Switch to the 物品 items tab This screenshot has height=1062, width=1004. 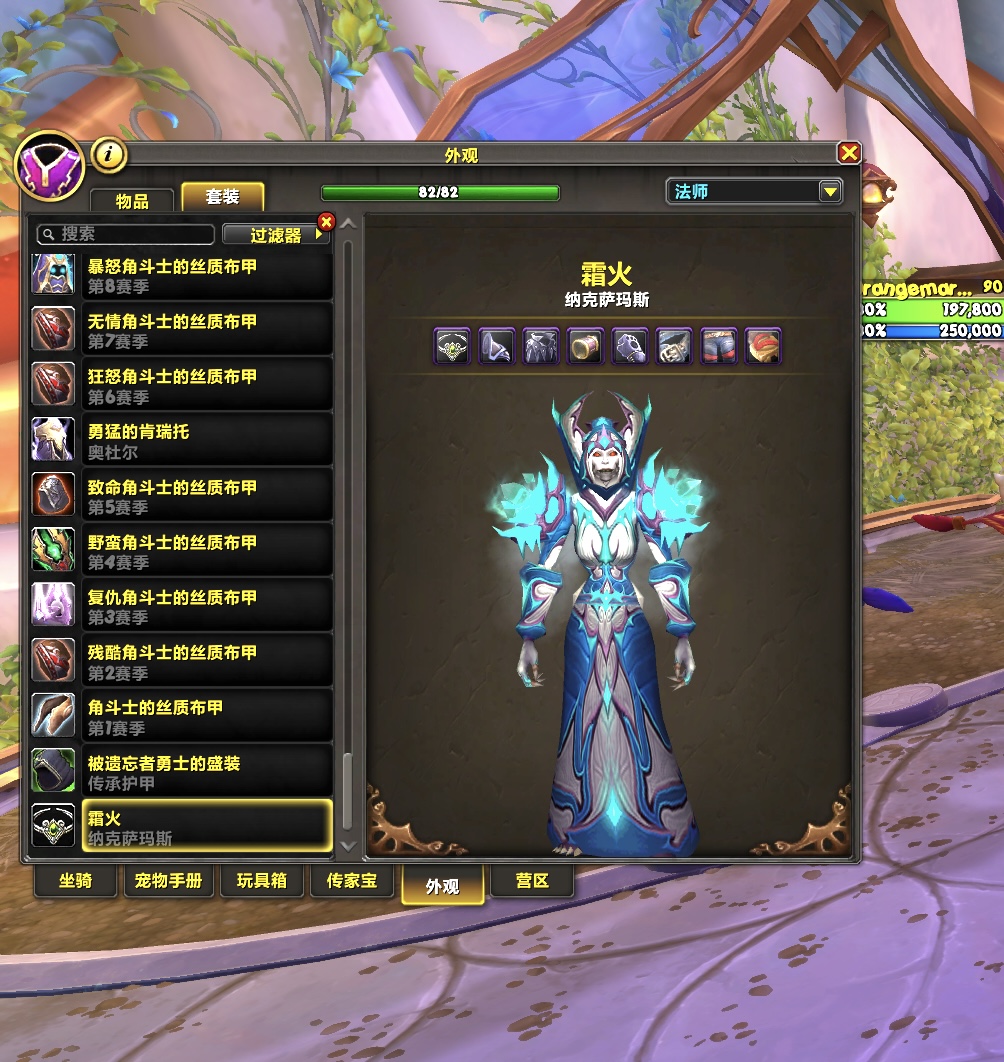pyautogui.click(x=132, y=200)
